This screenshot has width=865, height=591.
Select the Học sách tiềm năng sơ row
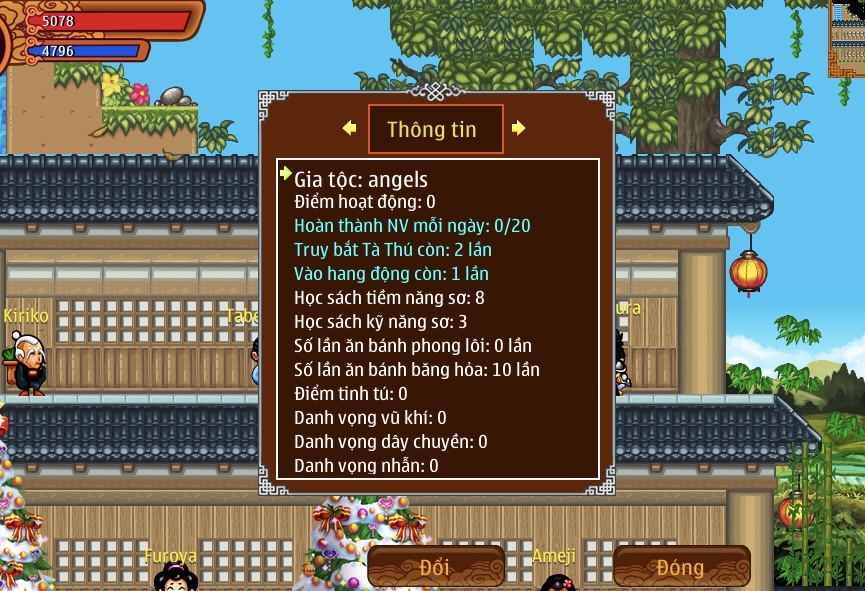(389, 298)
